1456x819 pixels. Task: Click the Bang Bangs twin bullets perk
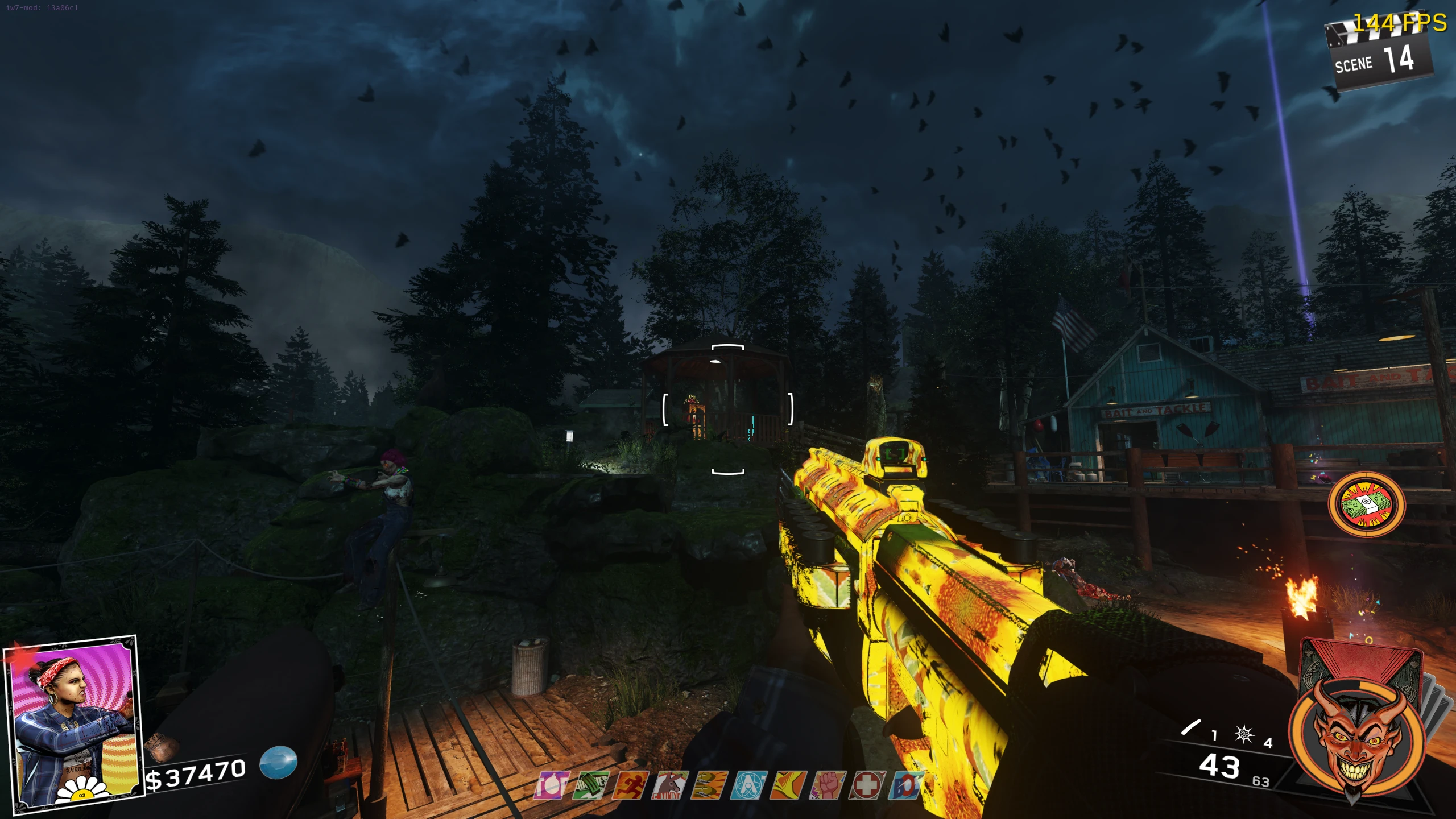click(709, 785)
